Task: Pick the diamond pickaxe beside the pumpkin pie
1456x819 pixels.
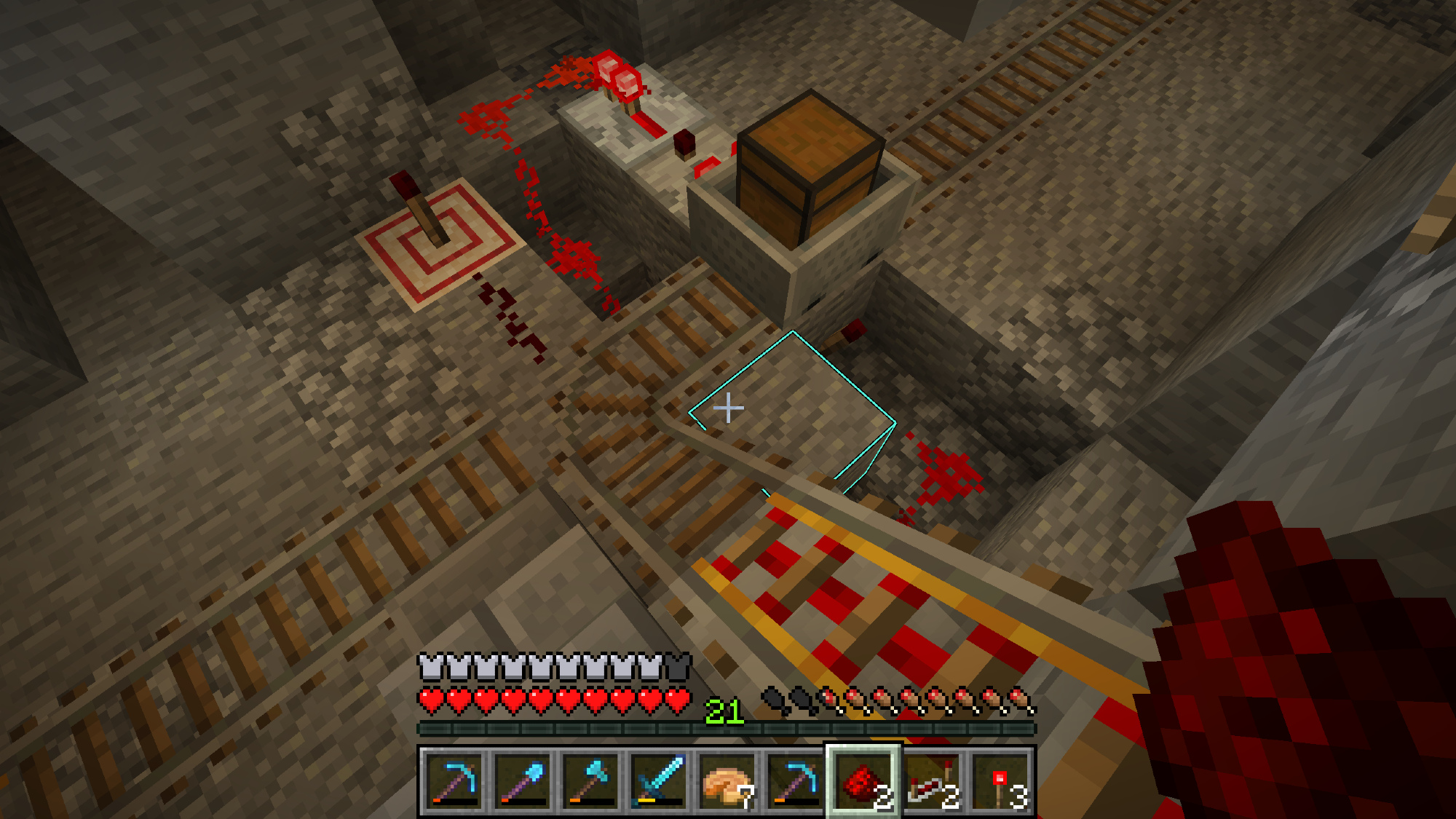Action: 795,782
